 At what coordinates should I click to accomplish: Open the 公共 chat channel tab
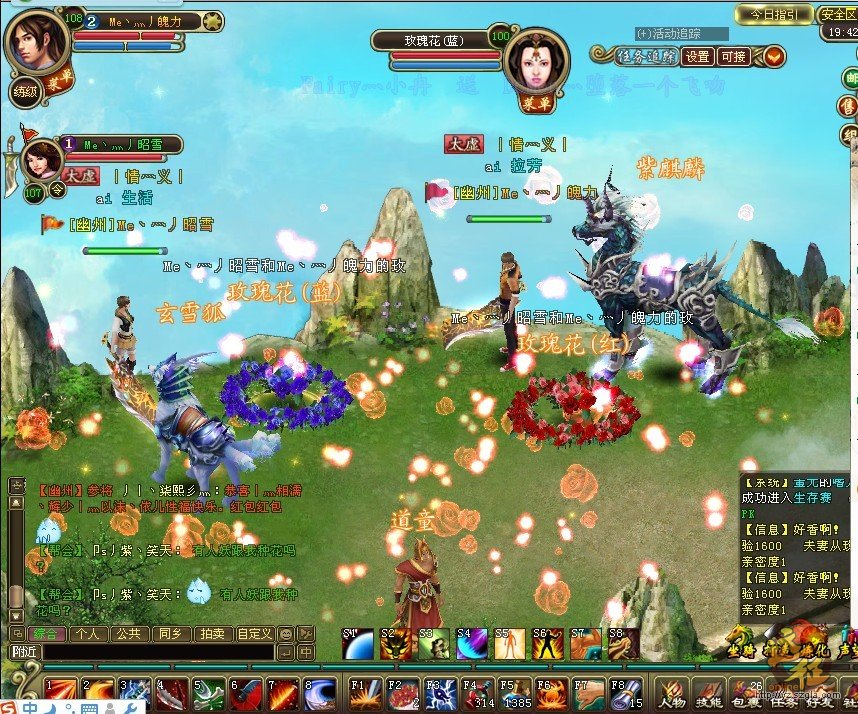click(x=125, y=633)
